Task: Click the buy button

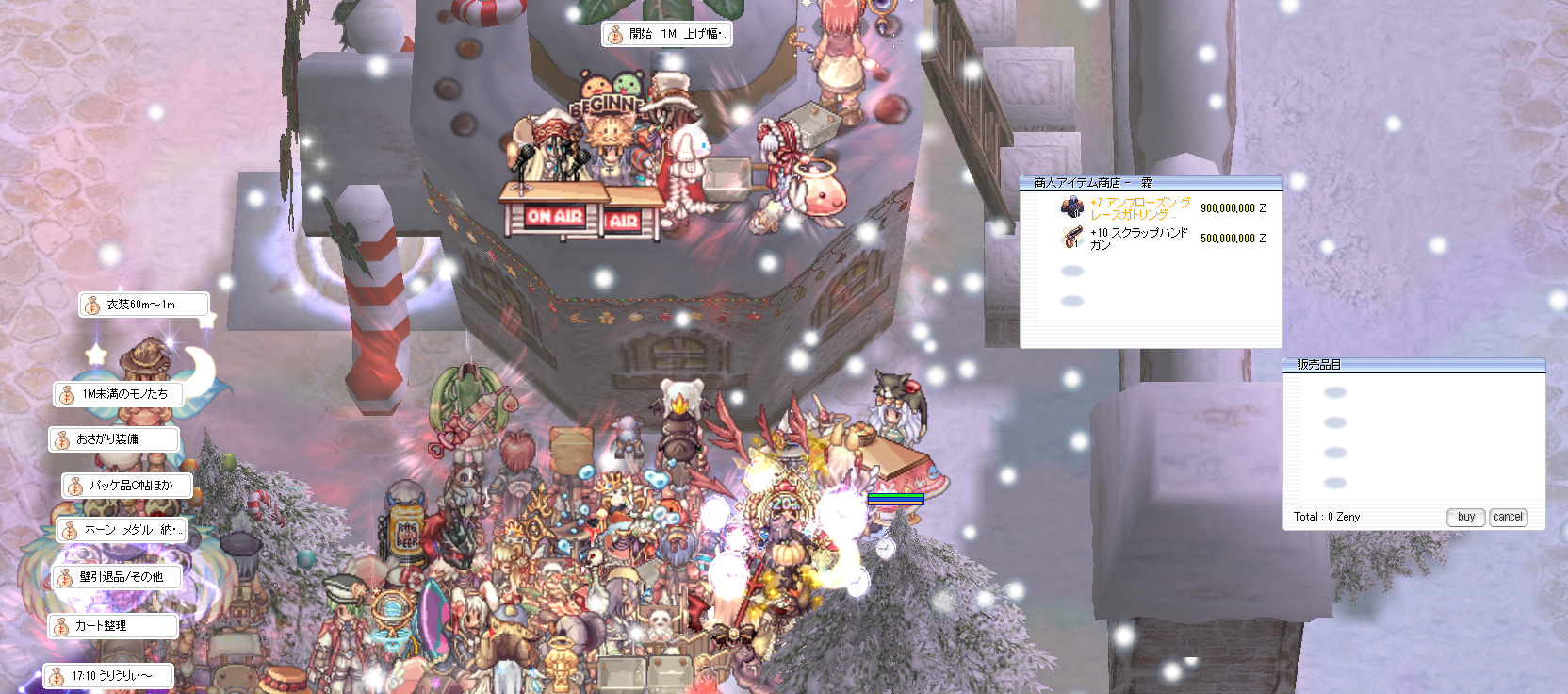Action: coord(1465,517)
